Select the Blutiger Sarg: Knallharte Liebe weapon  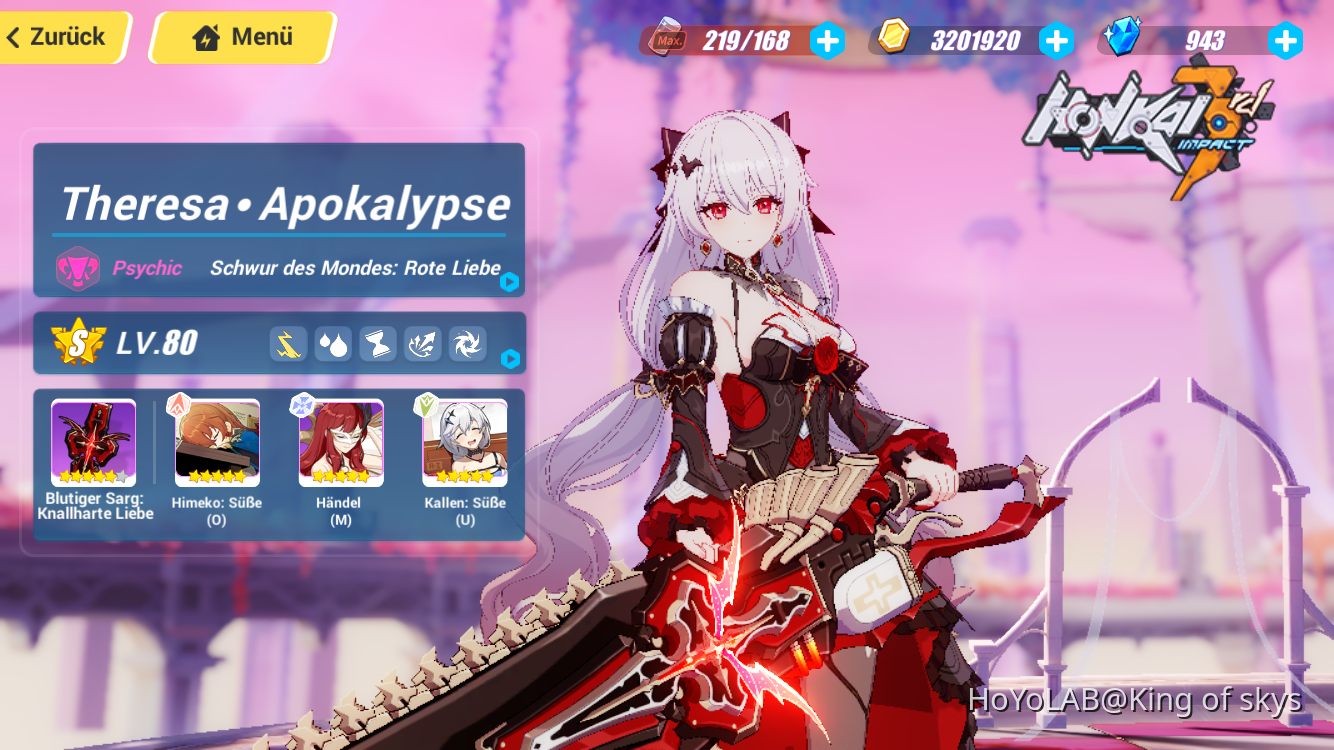click(x=92, y=440)
